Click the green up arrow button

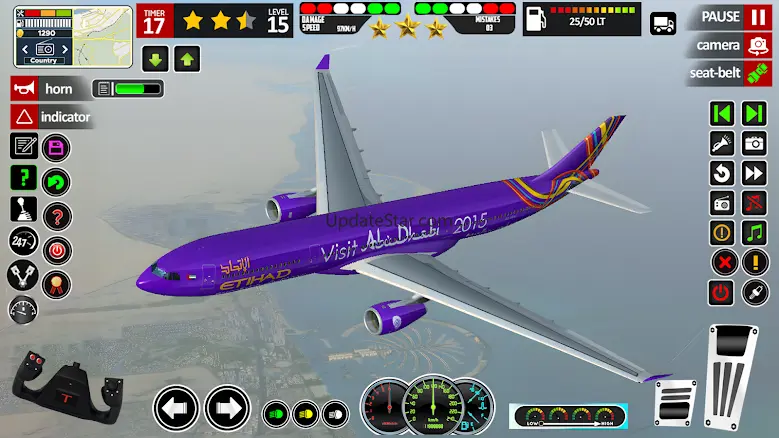click(x=187, y=59)
